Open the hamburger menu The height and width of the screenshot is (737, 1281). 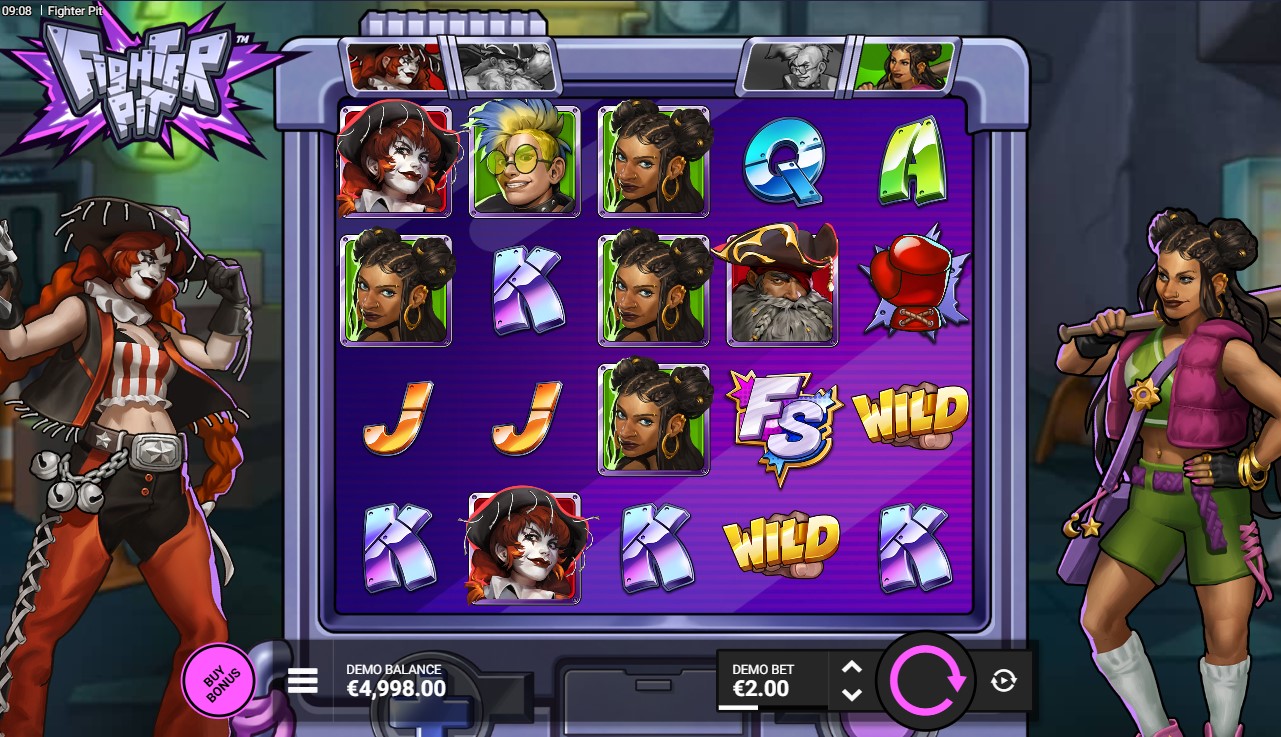(302, 681)
